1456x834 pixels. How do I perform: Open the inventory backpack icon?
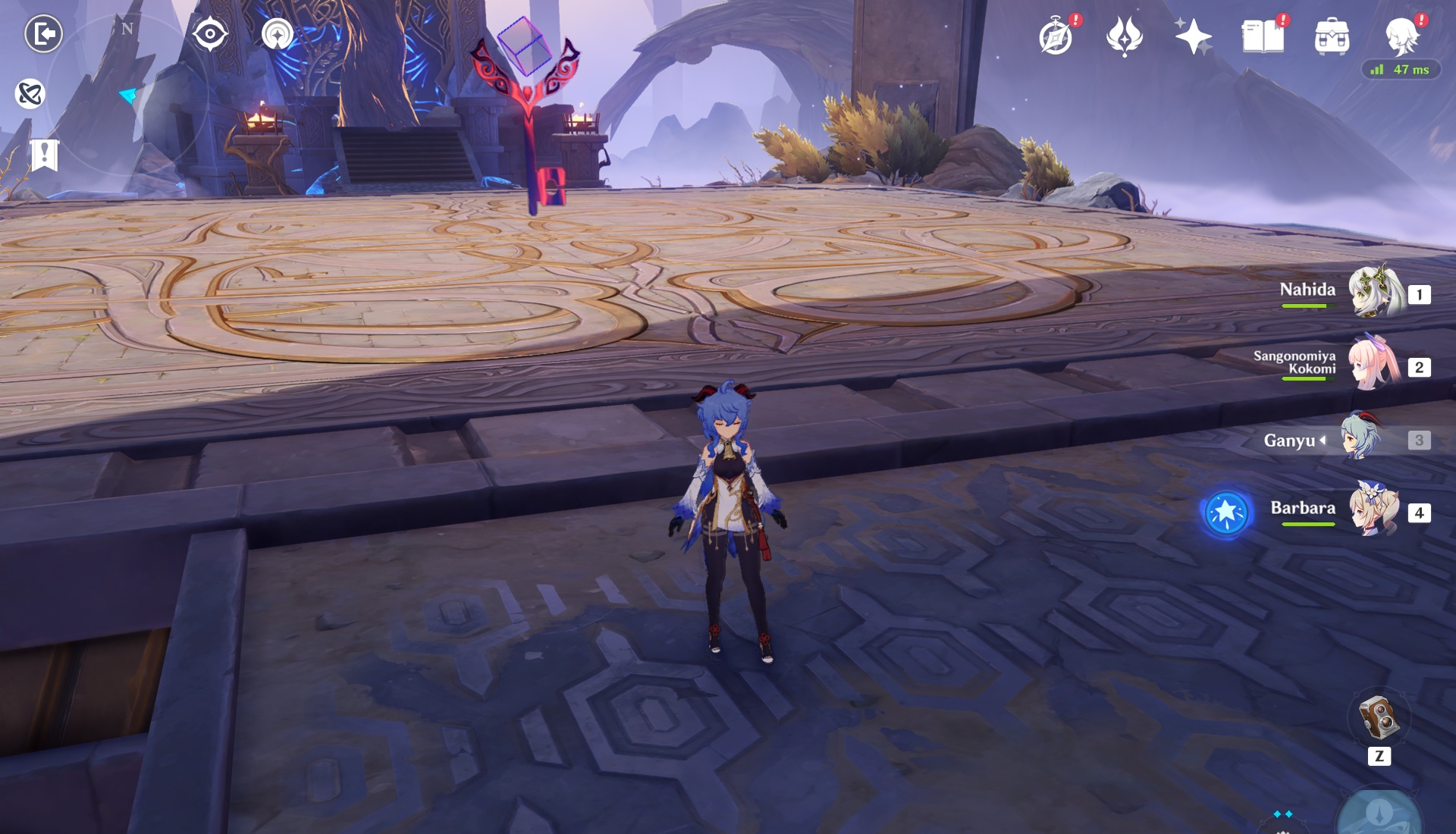pos(1332,36)
